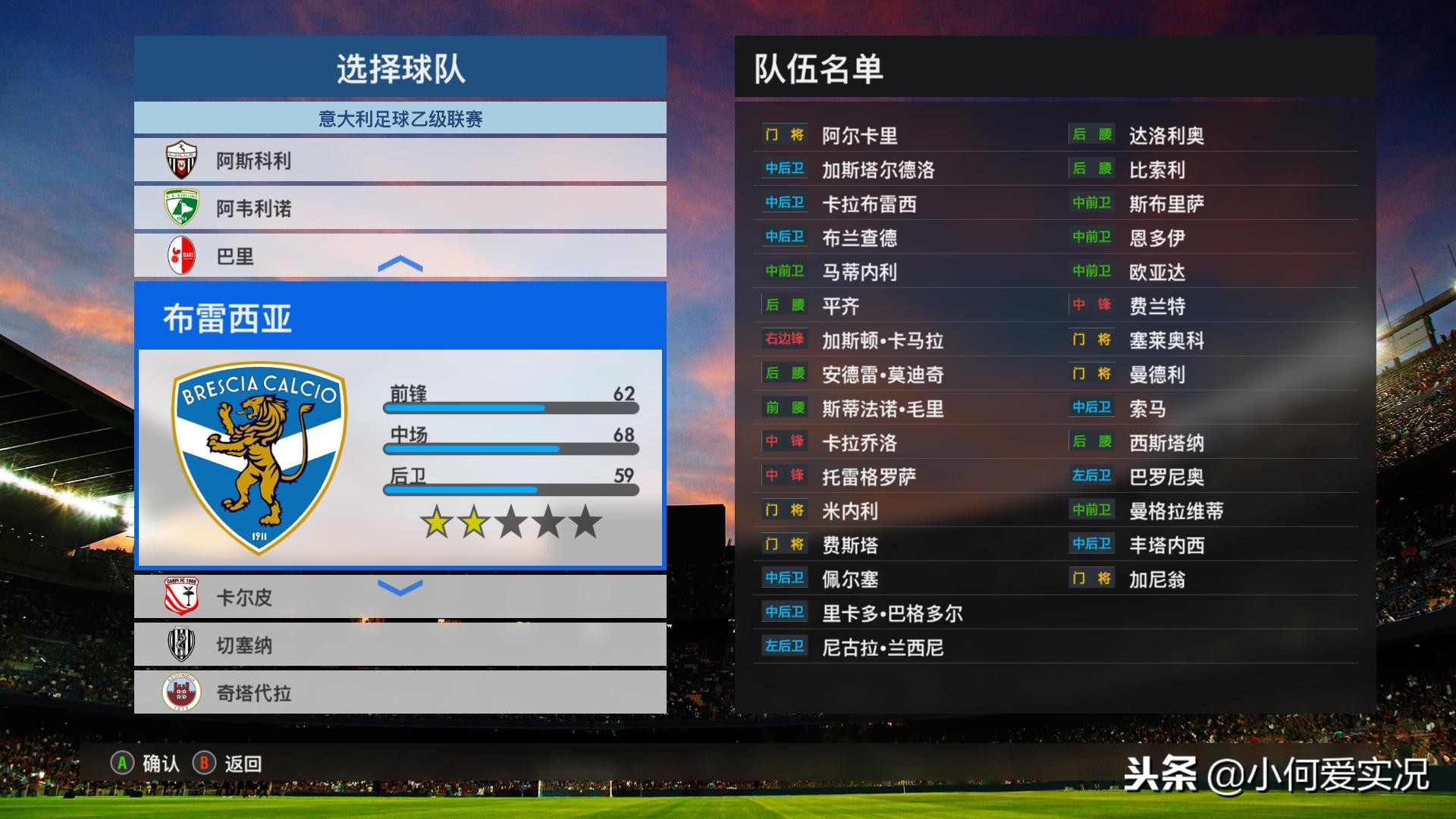Select the 选择球队 panel title

point(400,67)
